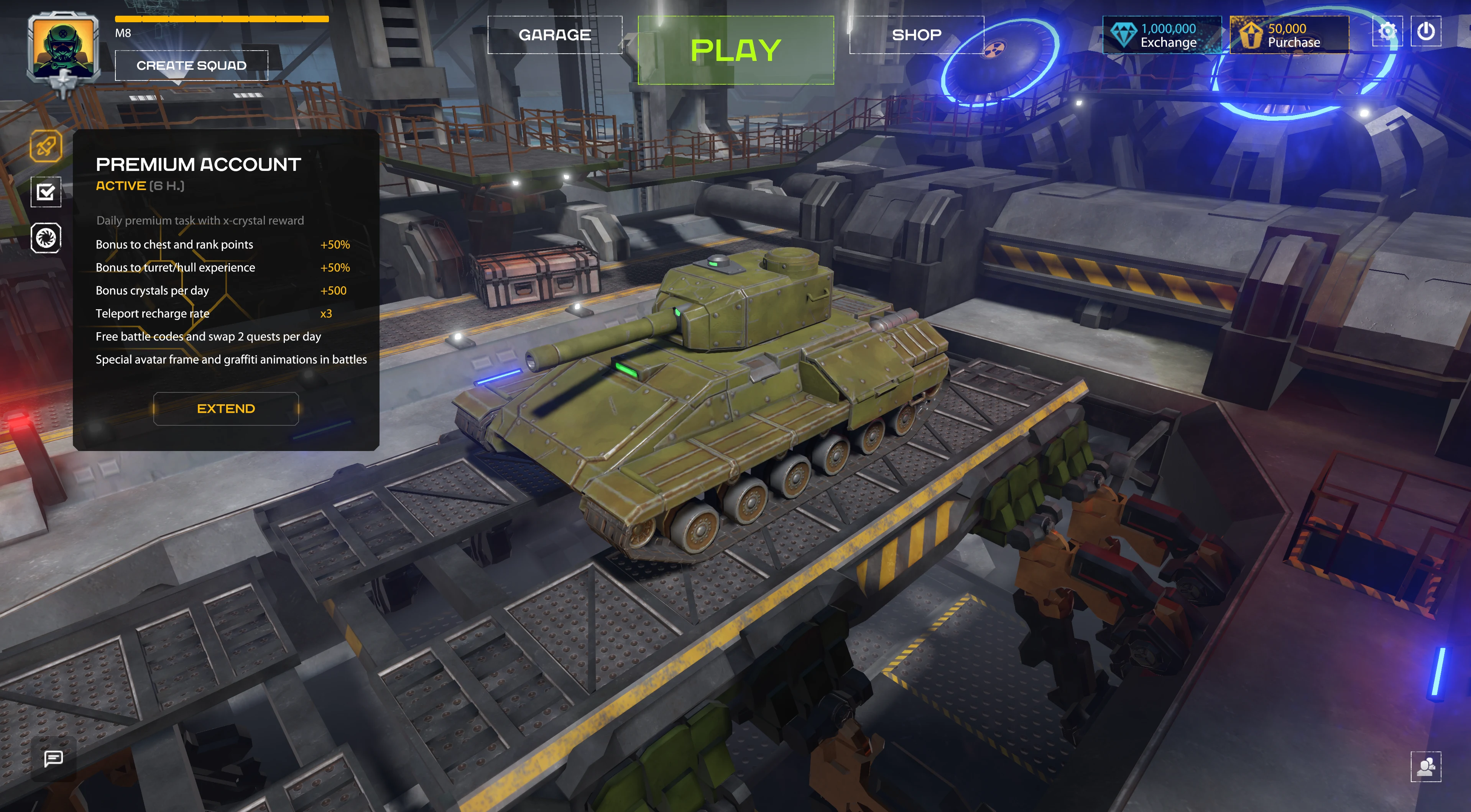Extend the premium account
The image size is (1471, 812).
(226, 408)
